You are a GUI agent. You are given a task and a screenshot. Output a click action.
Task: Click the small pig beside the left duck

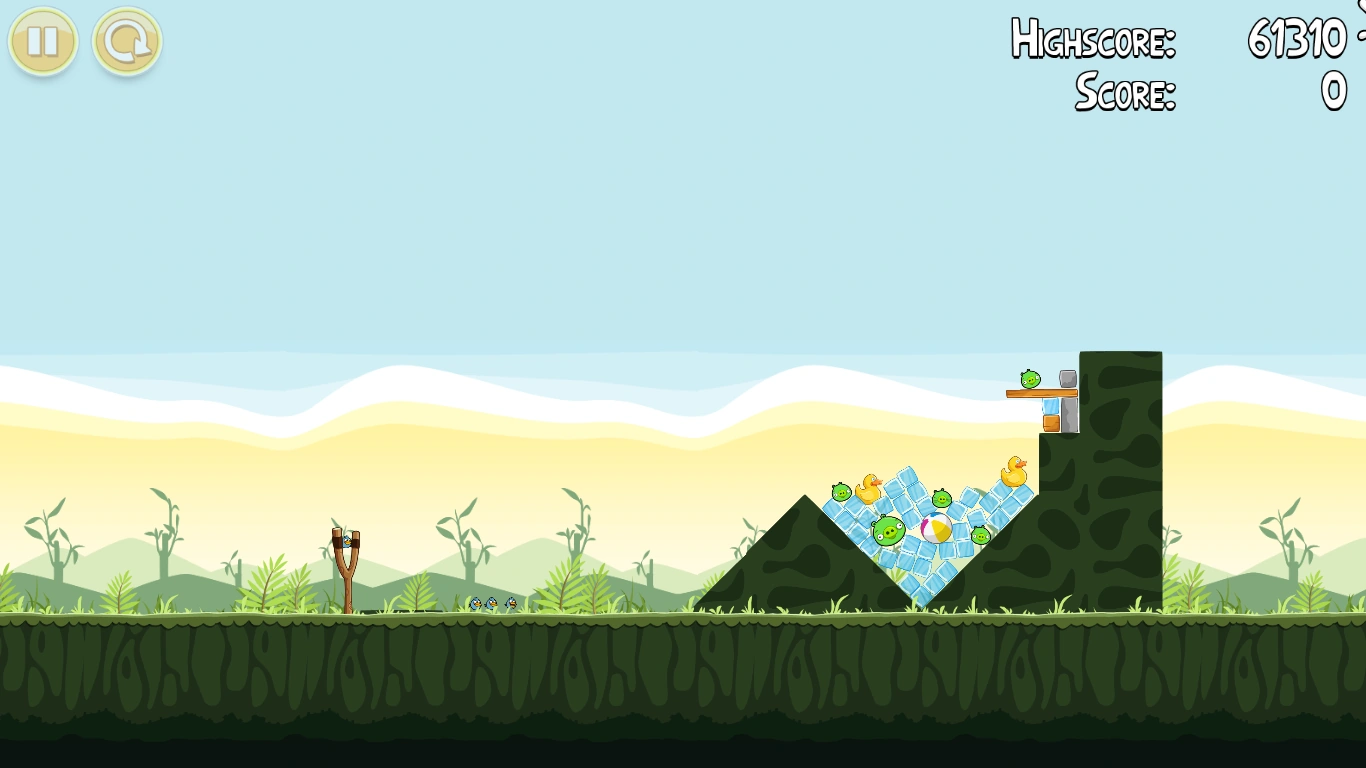tap(840, 494)
